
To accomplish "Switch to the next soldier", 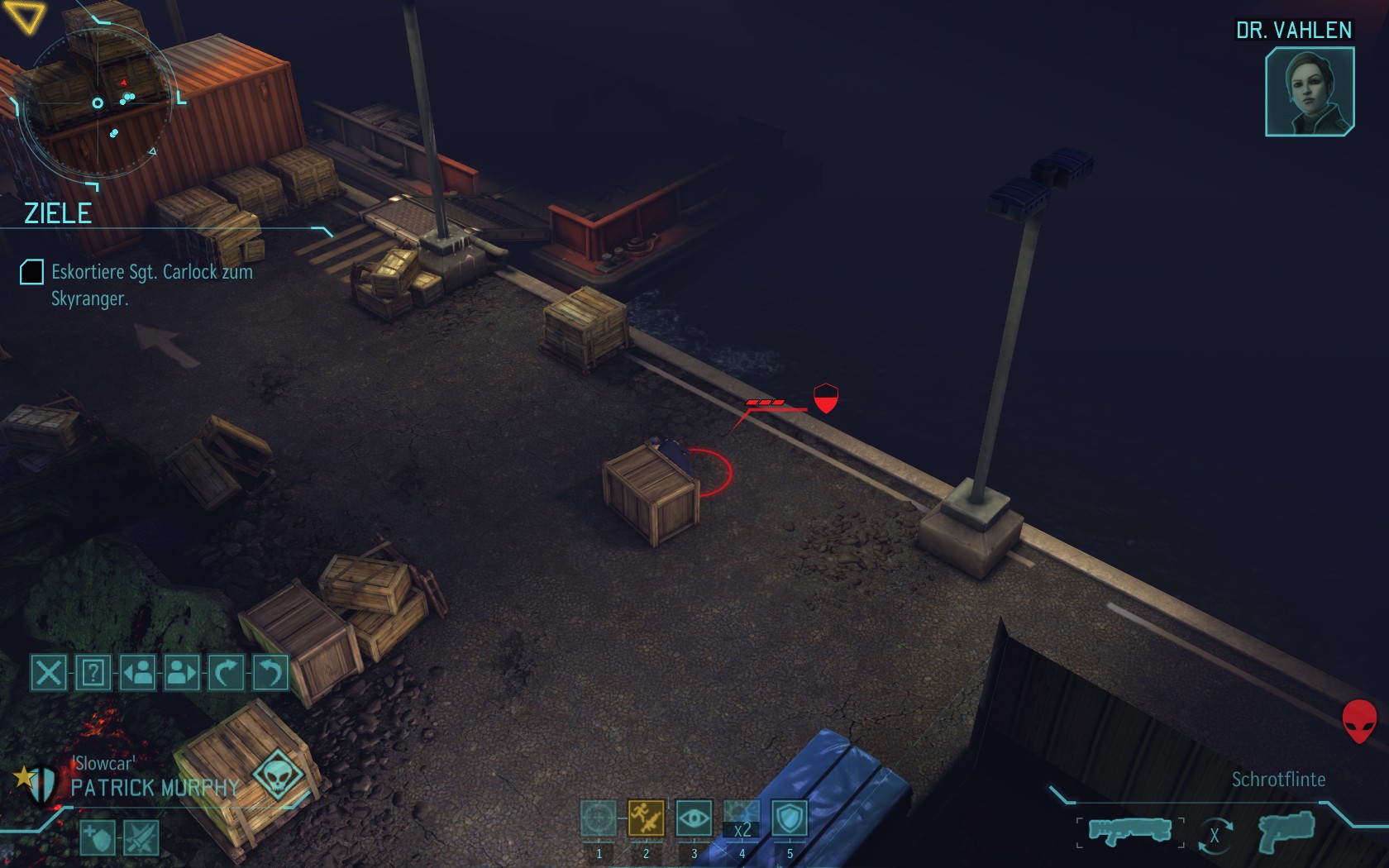I will pyautogui.click(x=182, y=672).
